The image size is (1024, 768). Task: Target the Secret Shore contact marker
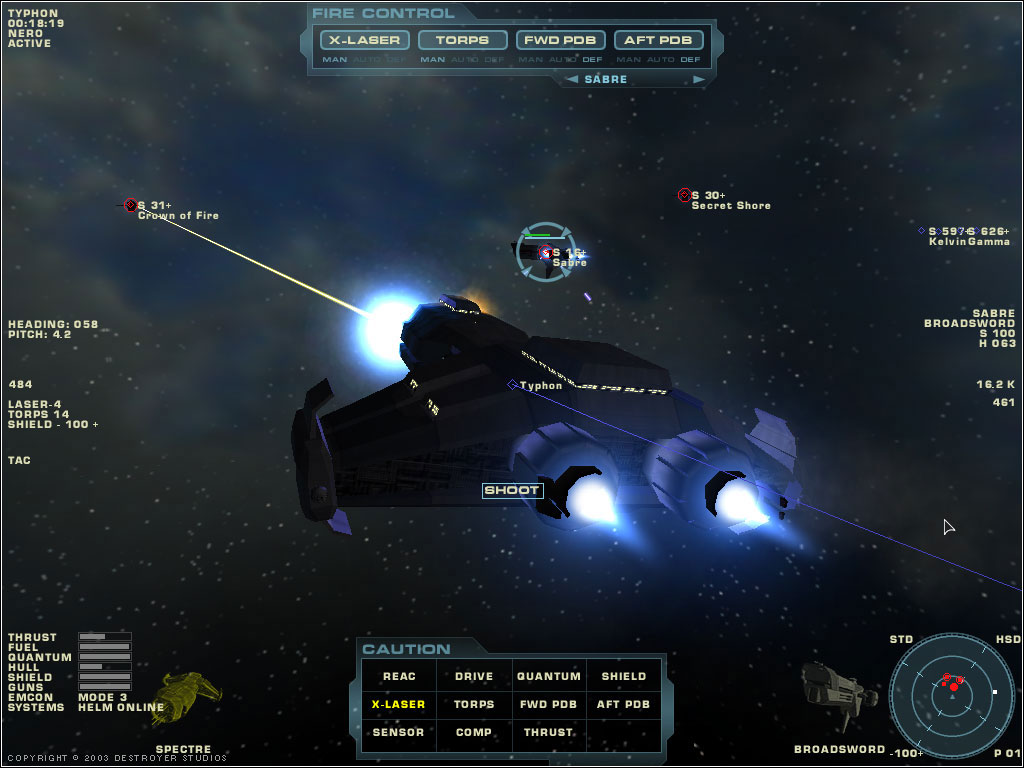684,195
